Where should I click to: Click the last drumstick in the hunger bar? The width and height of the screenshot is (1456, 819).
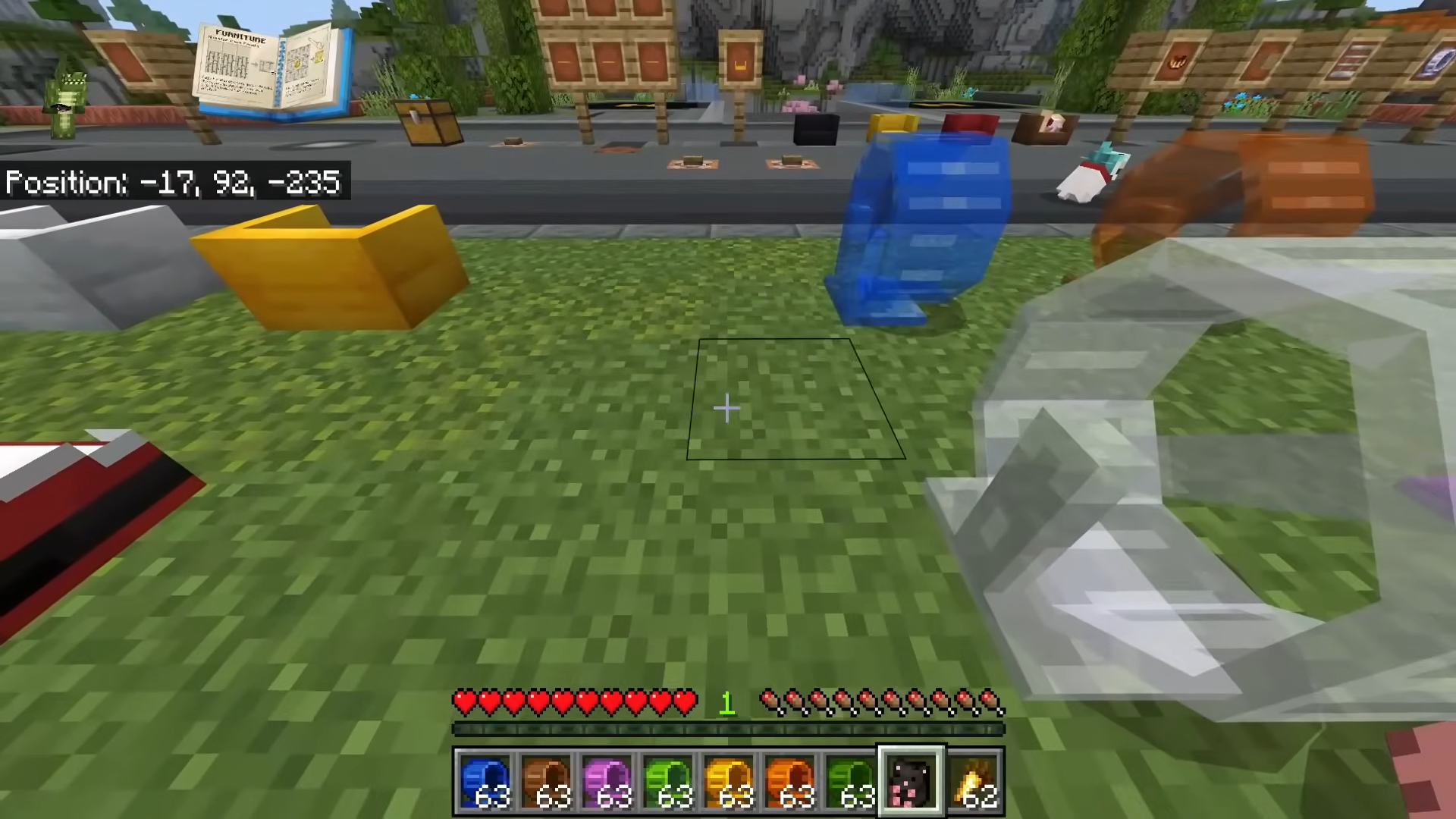click(x=990, y=702)
